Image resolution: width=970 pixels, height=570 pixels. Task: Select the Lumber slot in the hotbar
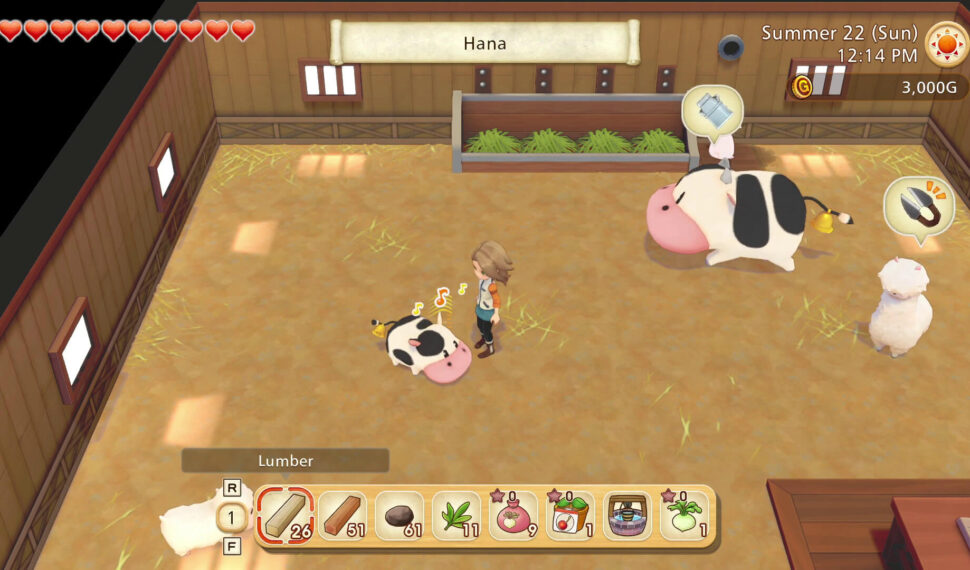tap(286, 516)
